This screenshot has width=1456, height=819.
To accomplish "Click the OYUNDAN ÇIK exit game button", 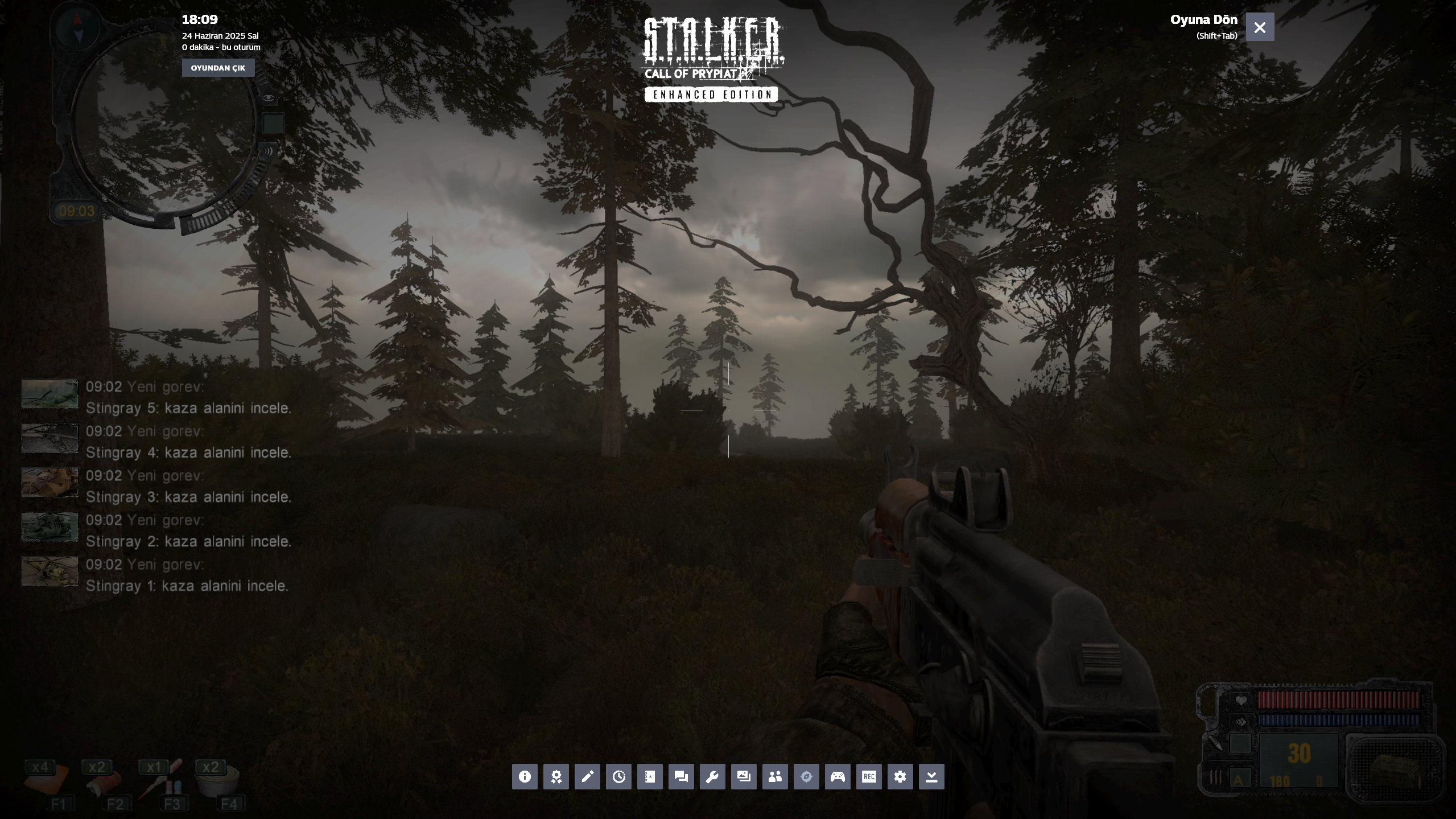I will point(218,68).
